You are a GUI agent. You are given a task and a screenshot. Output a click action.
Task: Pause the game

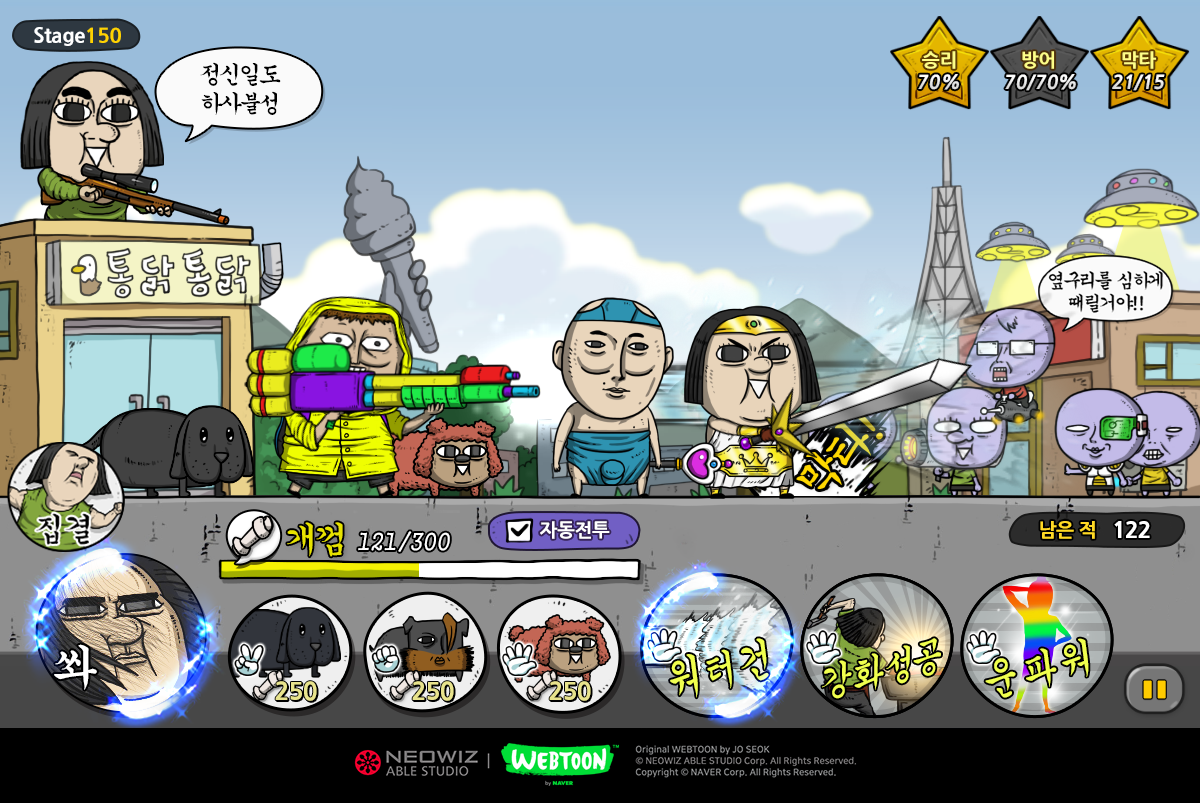(1154, 689)
